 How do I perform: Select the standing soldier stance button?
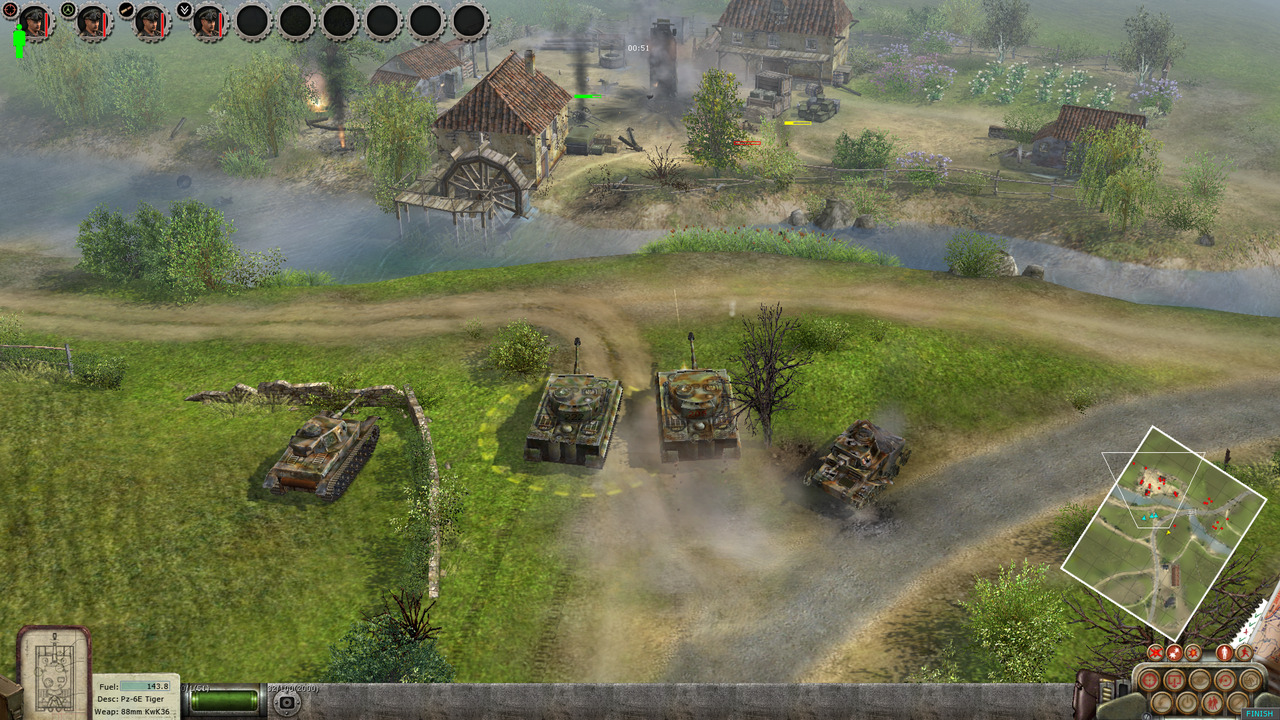tap(1225, 653)
